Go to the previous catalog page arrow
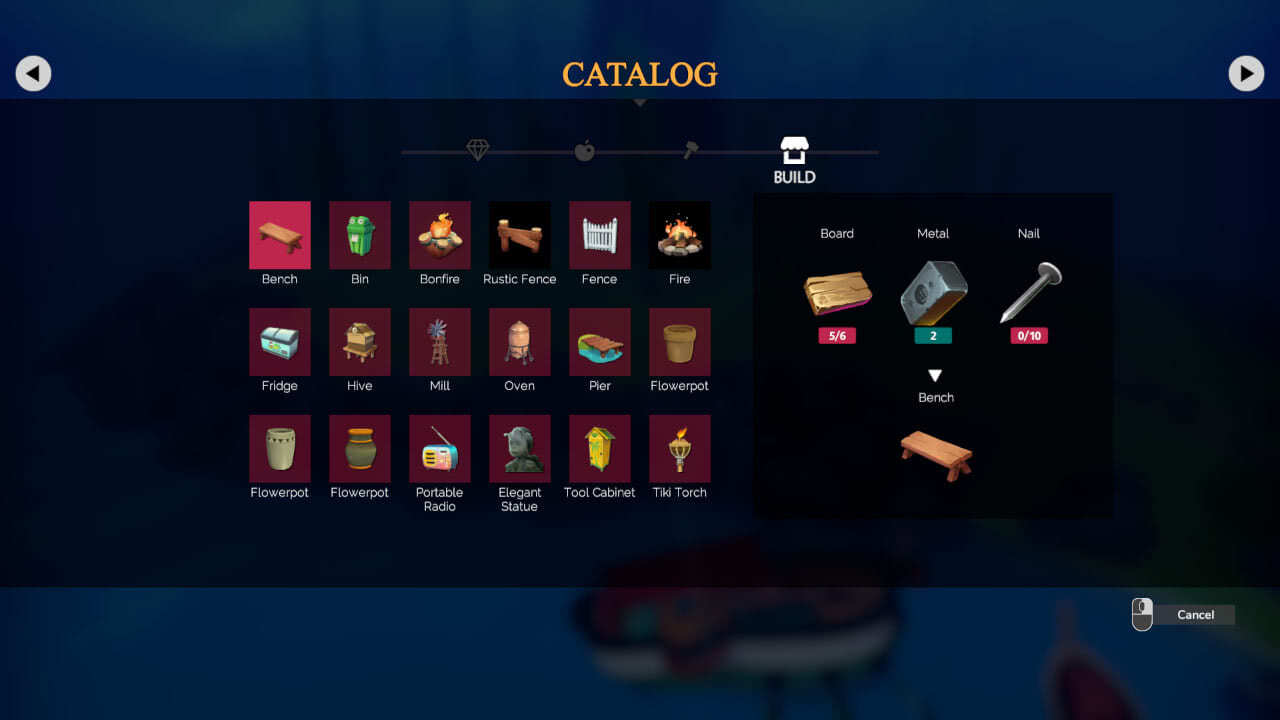Viewport: 1280px width, 720px height. click(33, 73)
